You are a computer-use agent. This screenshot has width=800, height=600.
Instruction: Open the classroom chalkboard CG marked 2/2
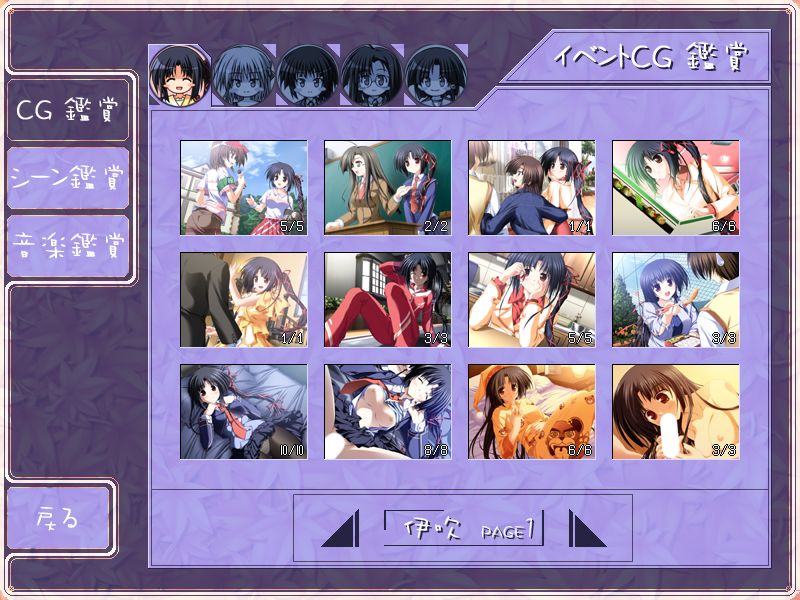click(x=387, y=187)
